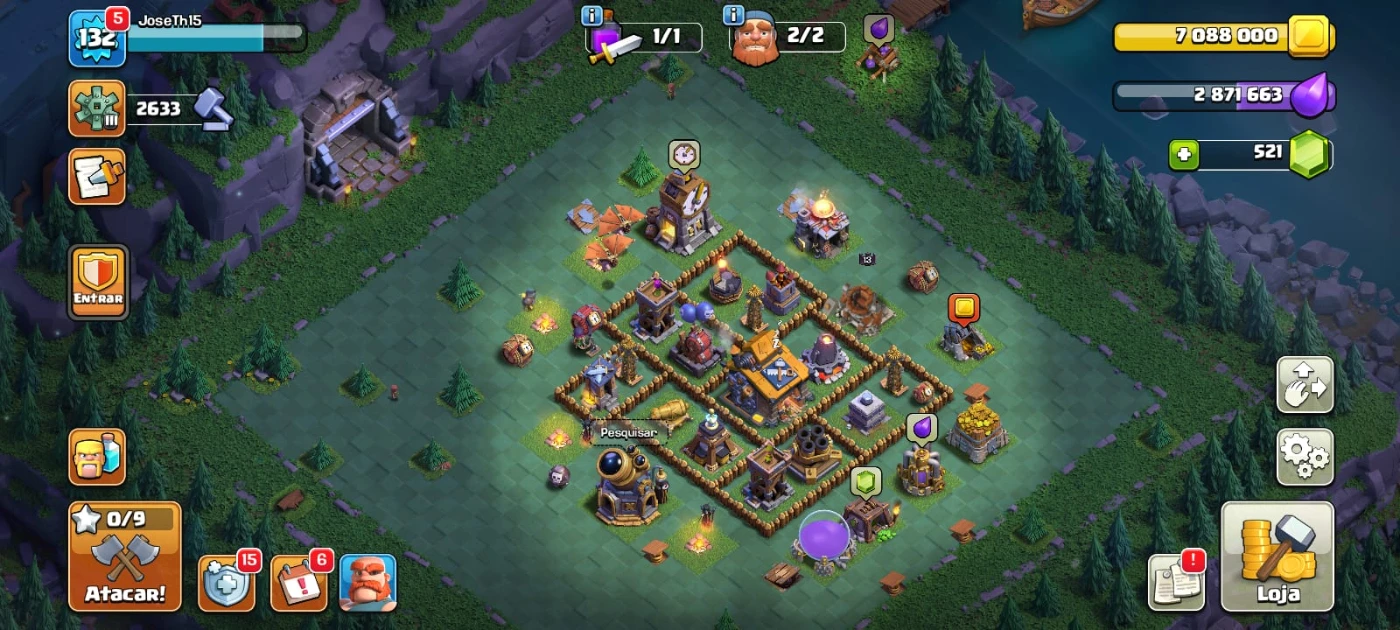Image resolution: width=1400 pixels, height=630 pixels.
Task: Show info for the 2/2 builders counter
Action: click(x=733, y=16)
